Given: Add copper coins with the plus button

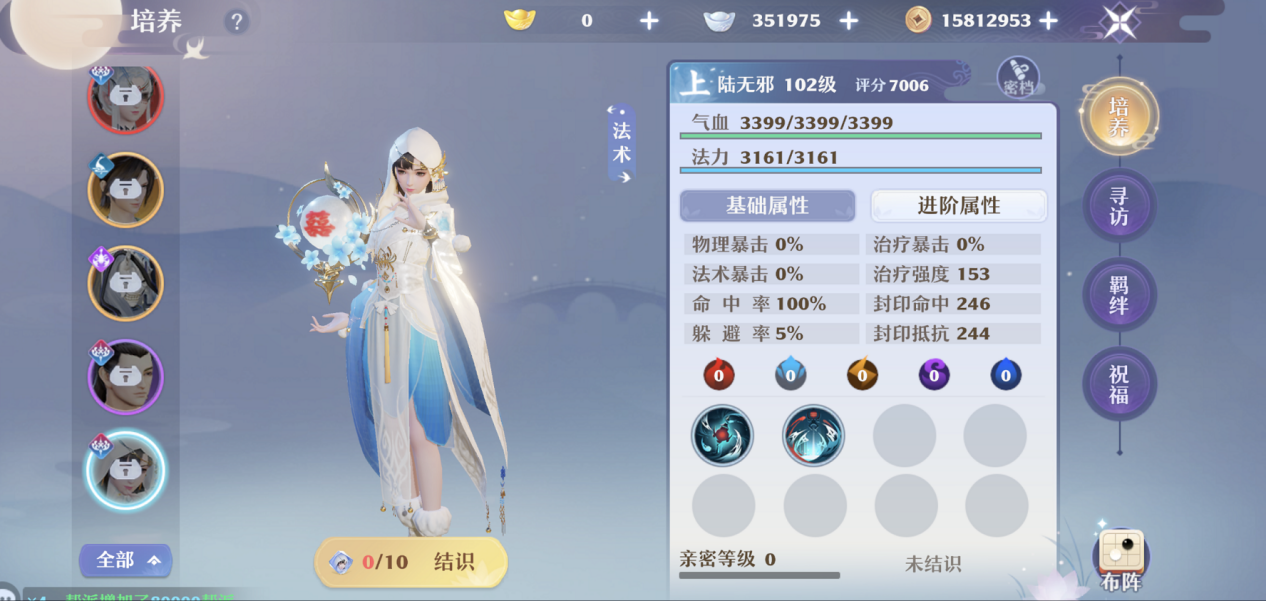Looking at the screenshot, I should point(1048,21).
